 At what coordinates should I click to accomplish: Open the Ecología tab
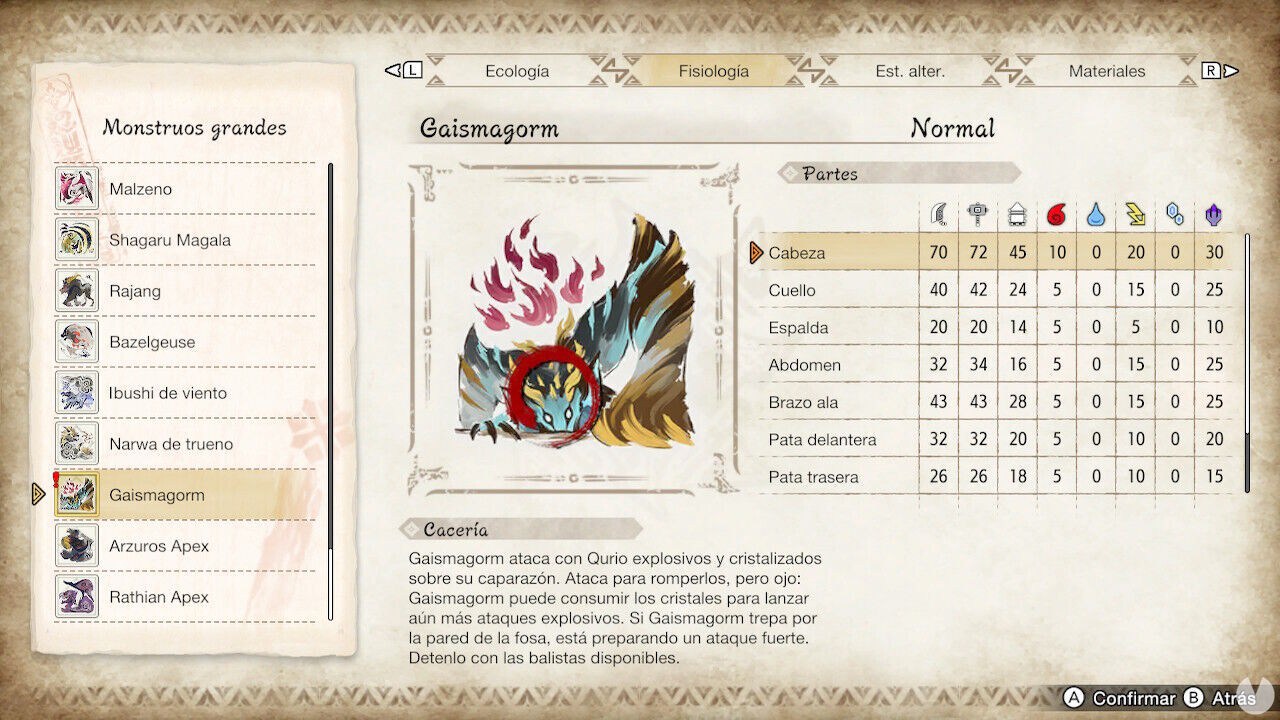[x=516, y=71]
